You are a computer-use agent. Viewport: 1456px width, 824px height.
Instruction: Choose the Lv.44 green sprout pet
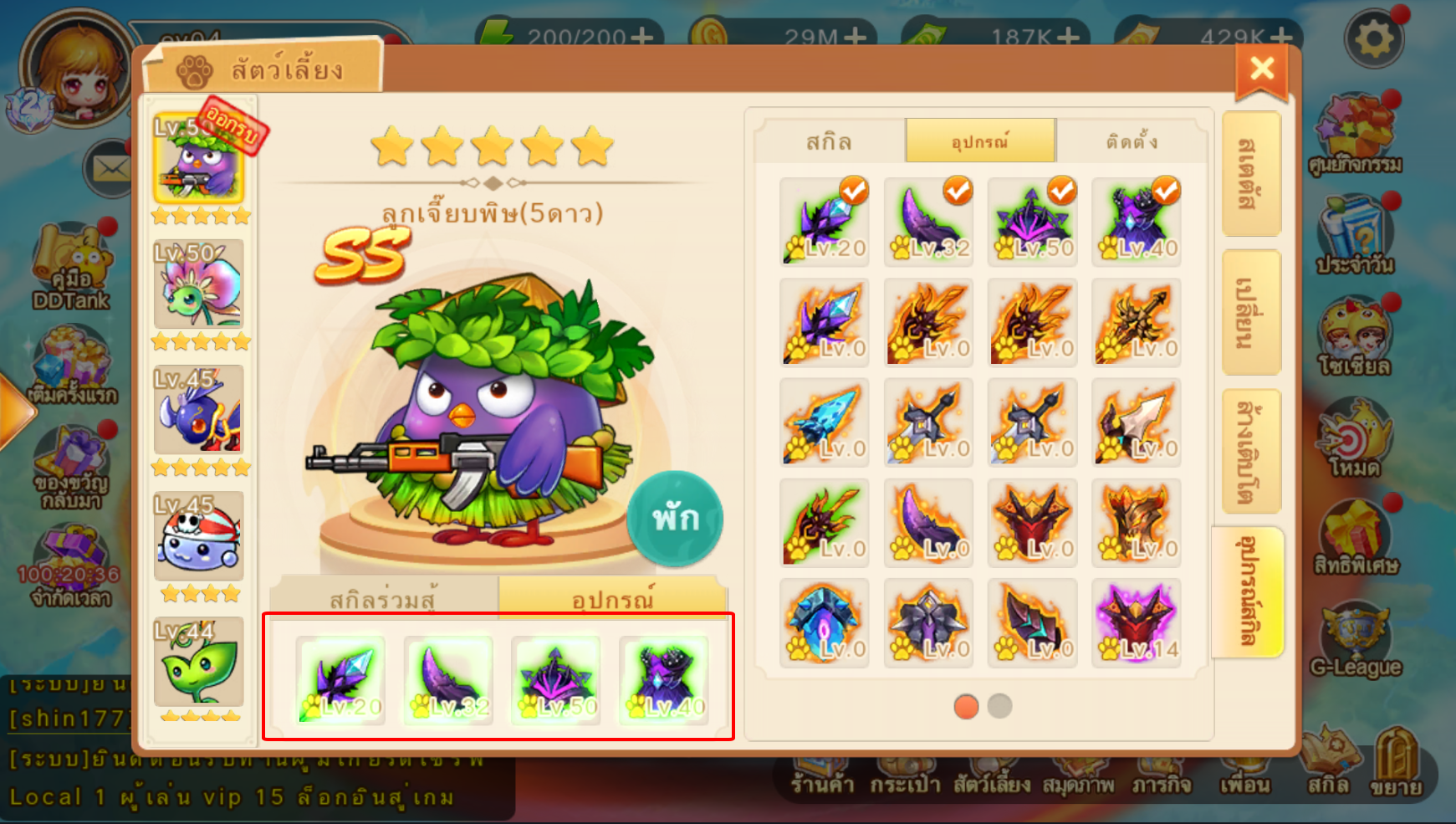tap(199, 663)
